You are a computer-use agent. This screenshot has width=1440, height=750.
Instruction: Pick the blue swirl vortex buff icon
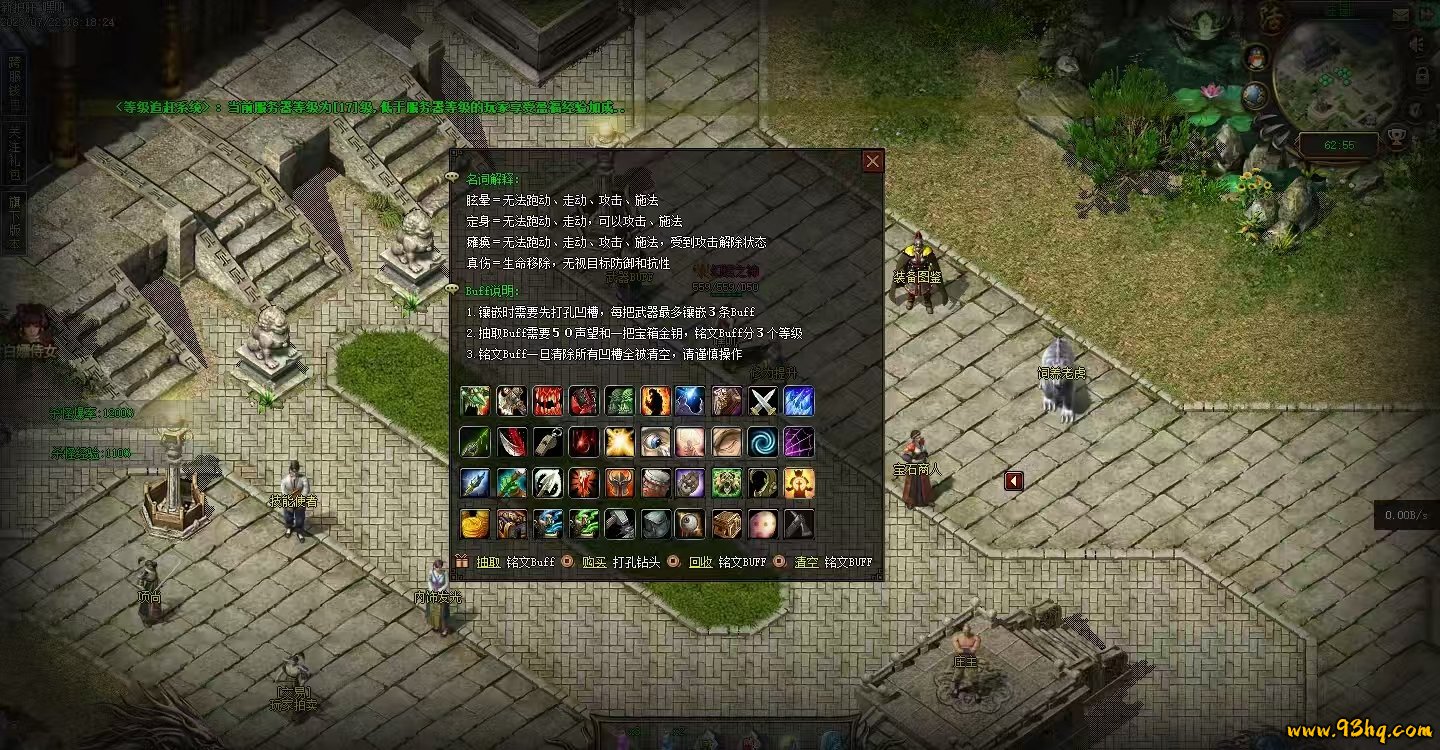click(763, 442)
